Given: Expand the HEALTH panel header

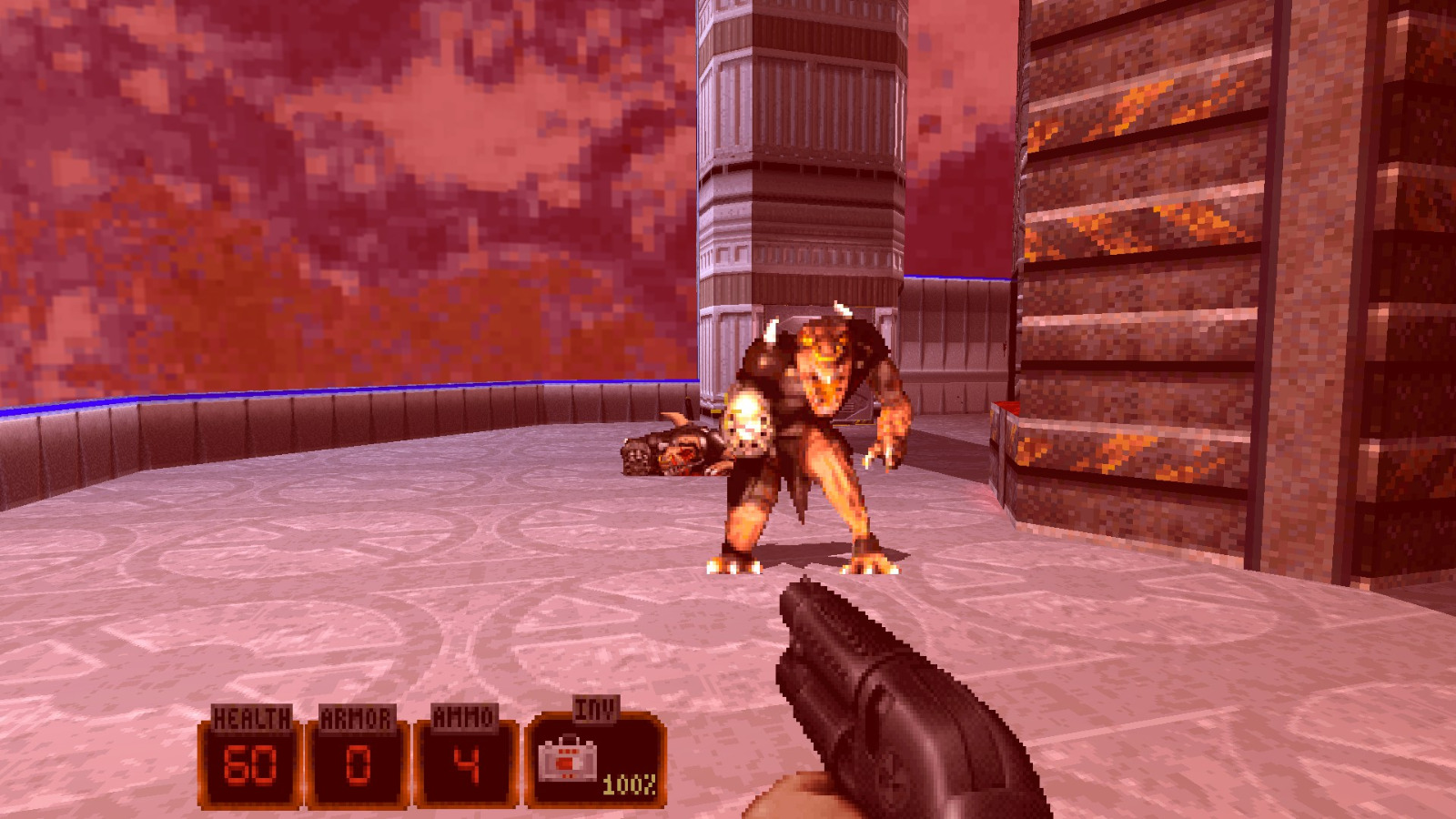Looking at the screenshot, I should [x=251, y=717].
